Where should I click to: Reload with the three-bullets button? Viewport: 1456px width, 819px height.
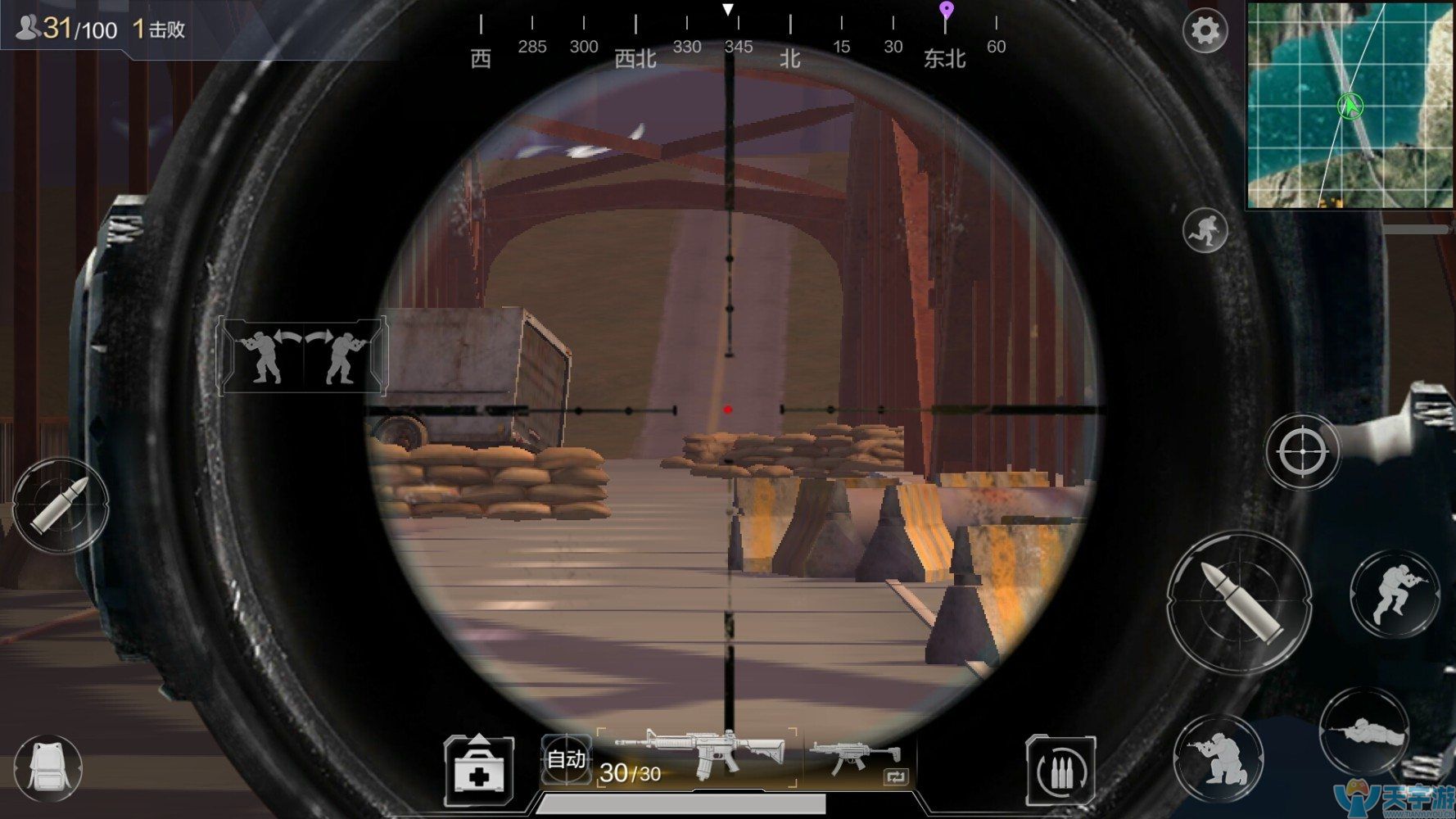pyautogui.click(x=1060, y=770)
